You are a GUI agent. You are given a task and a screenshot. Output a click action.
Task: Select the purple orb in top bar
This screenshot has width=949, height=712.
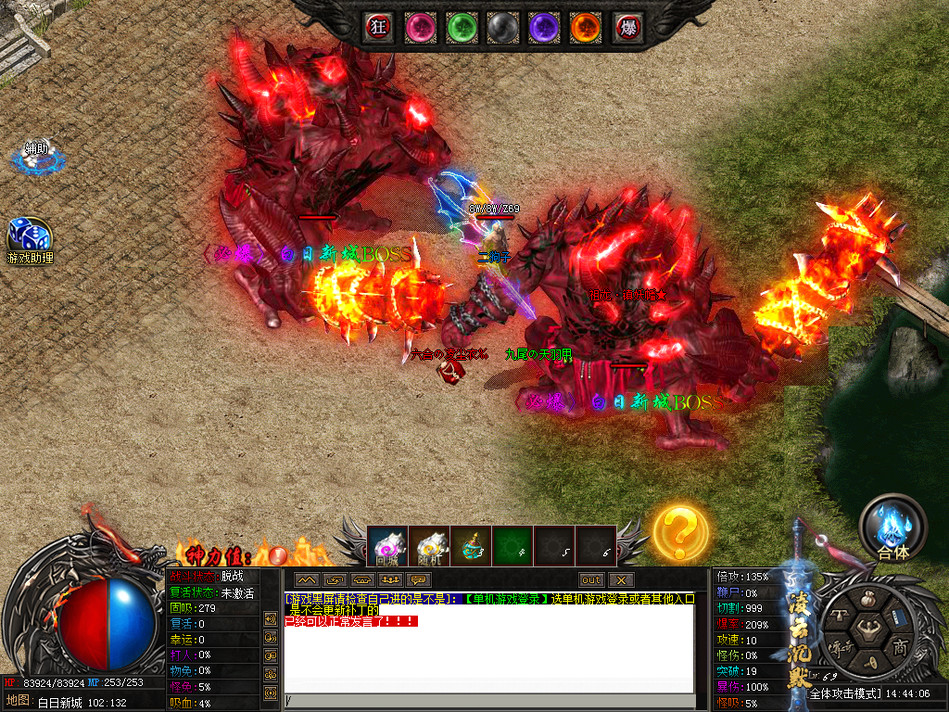click(x=543, y=27)
